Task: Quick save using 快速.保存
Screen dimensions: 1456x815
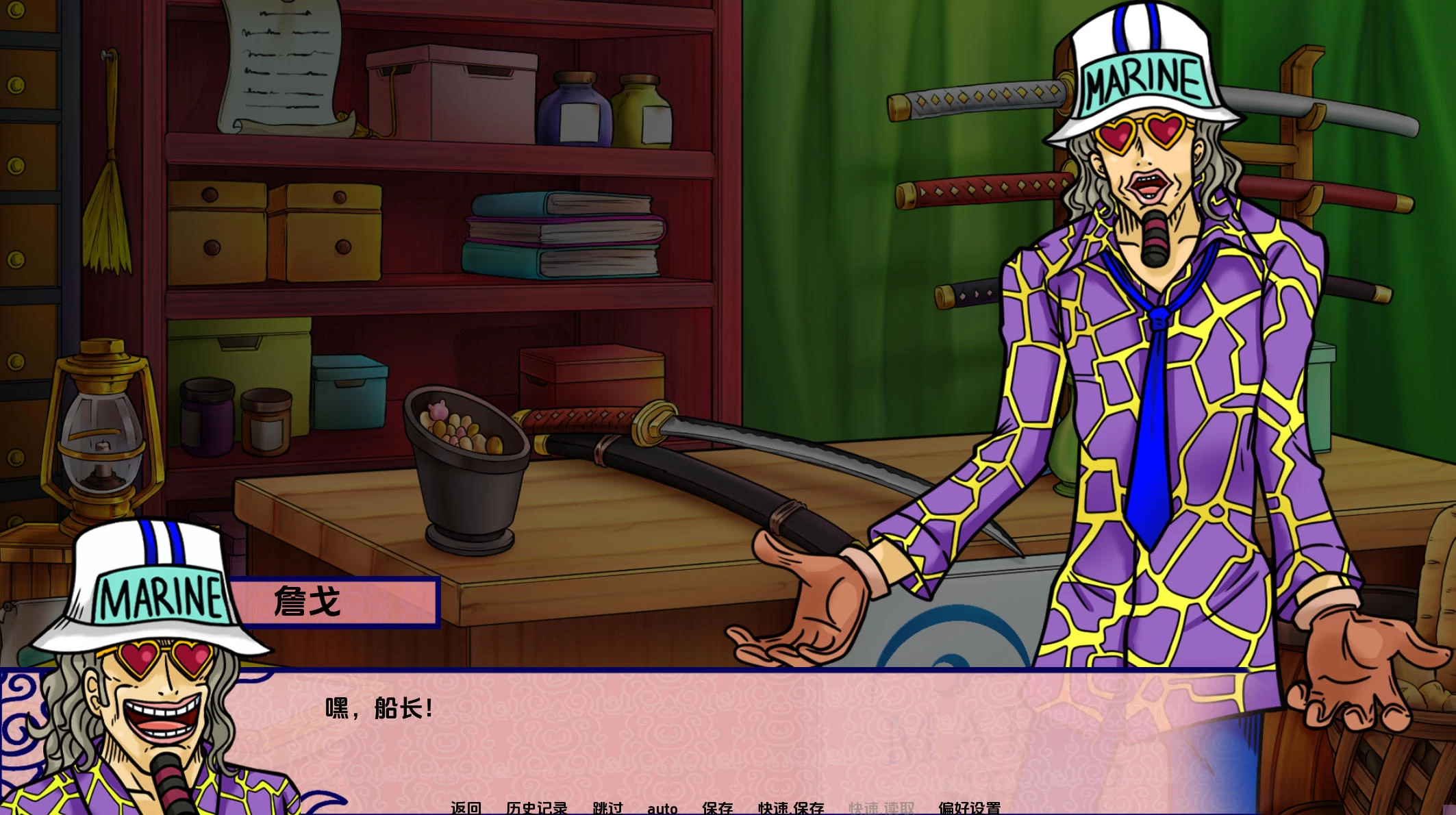Action: click(790, 808)
